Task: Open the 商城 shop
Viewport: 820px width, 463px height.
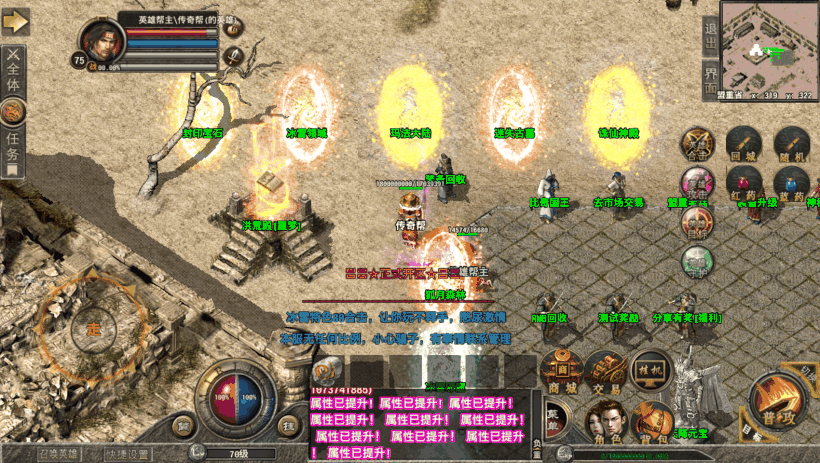Action: point(563,373)
